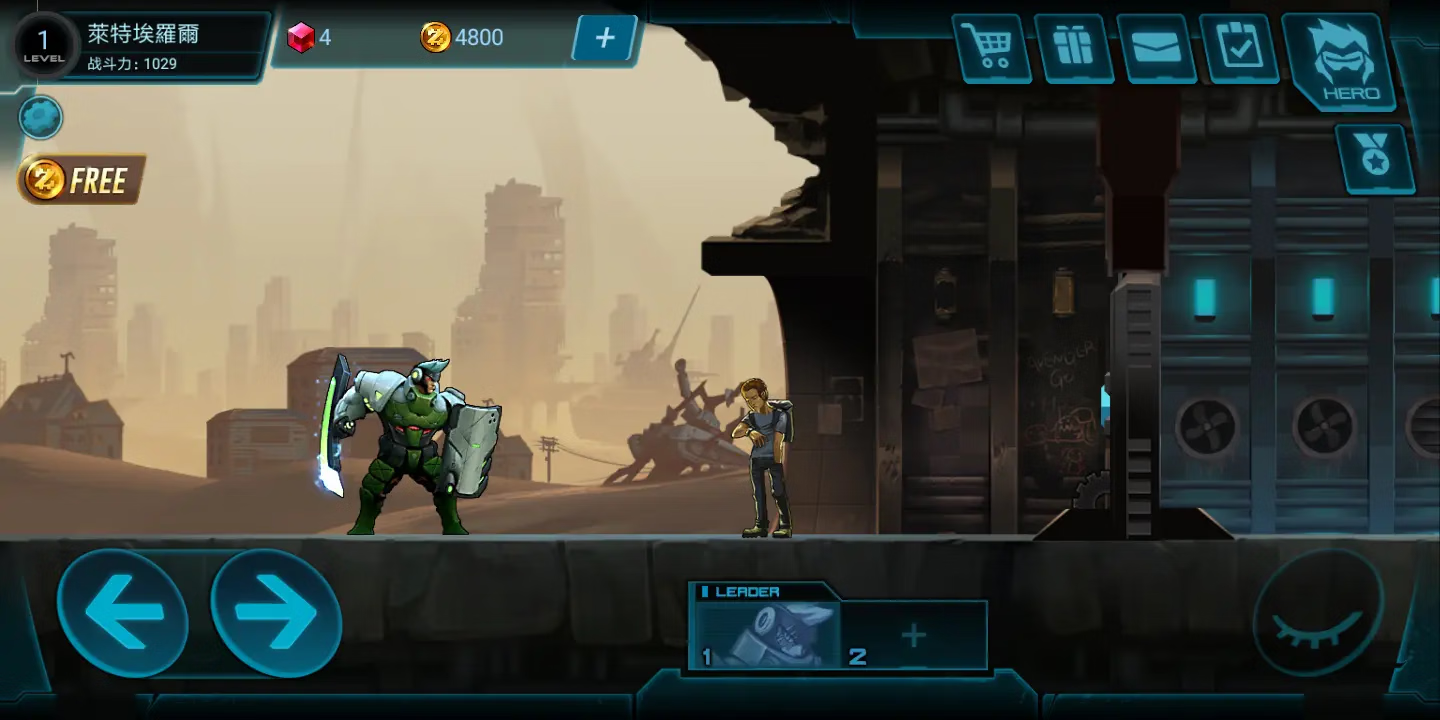This screenshot has width=1440, height=720.
Task: Open the gear settings icon
Action: 41,118
